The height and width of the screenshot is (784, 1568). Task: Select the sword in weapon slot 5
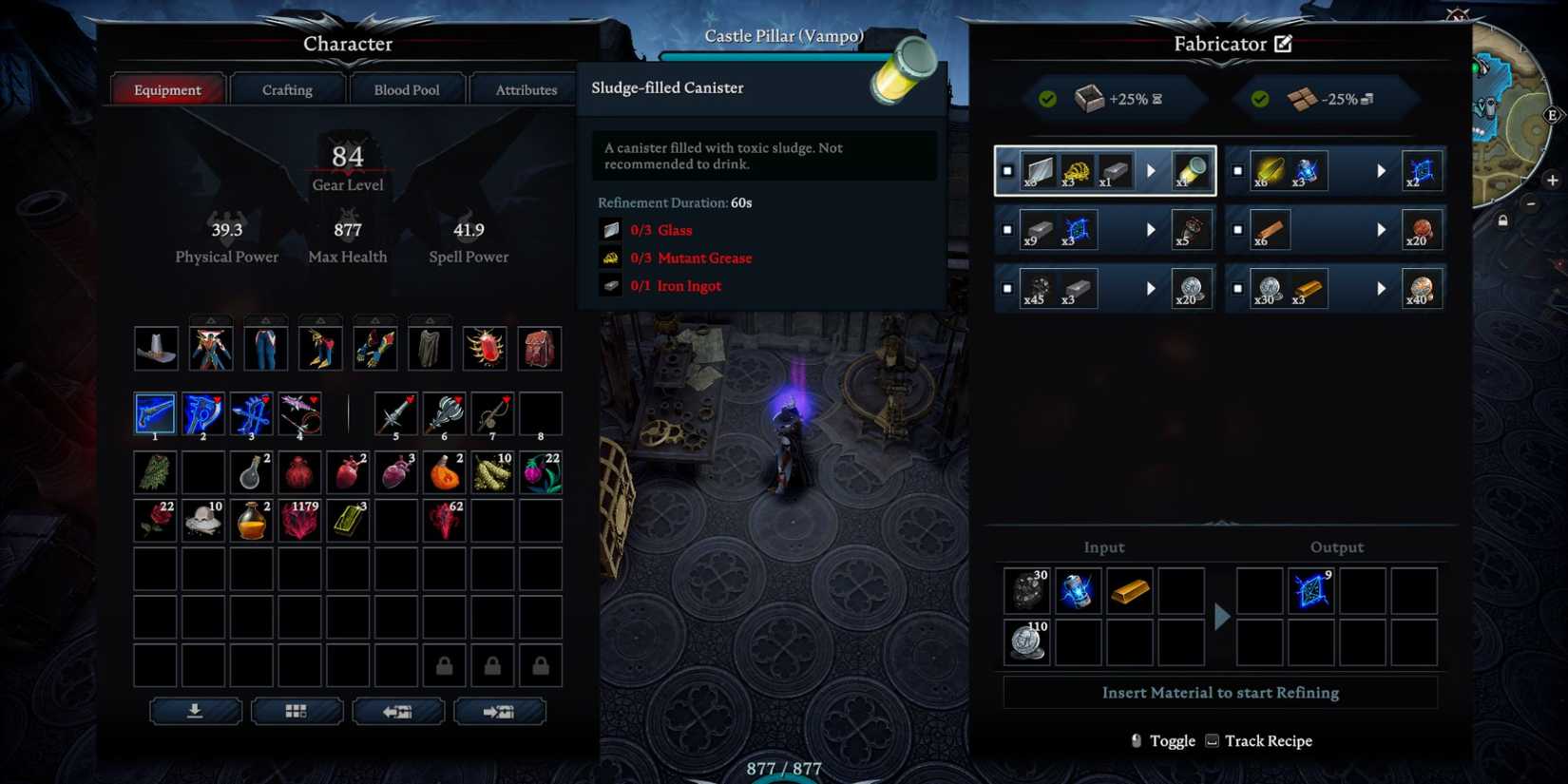pyautogui.click(x=395, y=411)
